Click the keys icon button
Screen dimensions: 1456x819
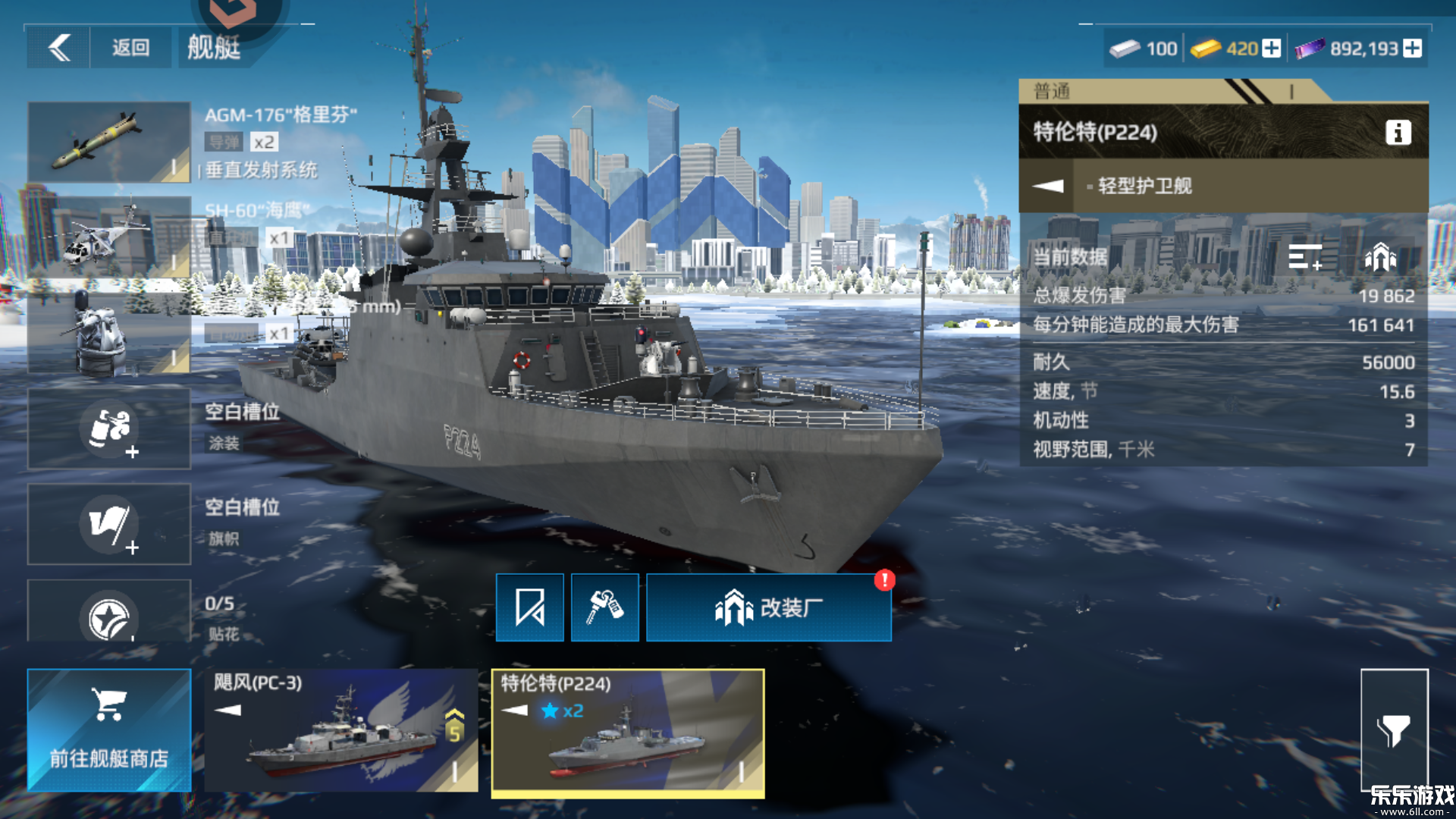coord(604,607)
